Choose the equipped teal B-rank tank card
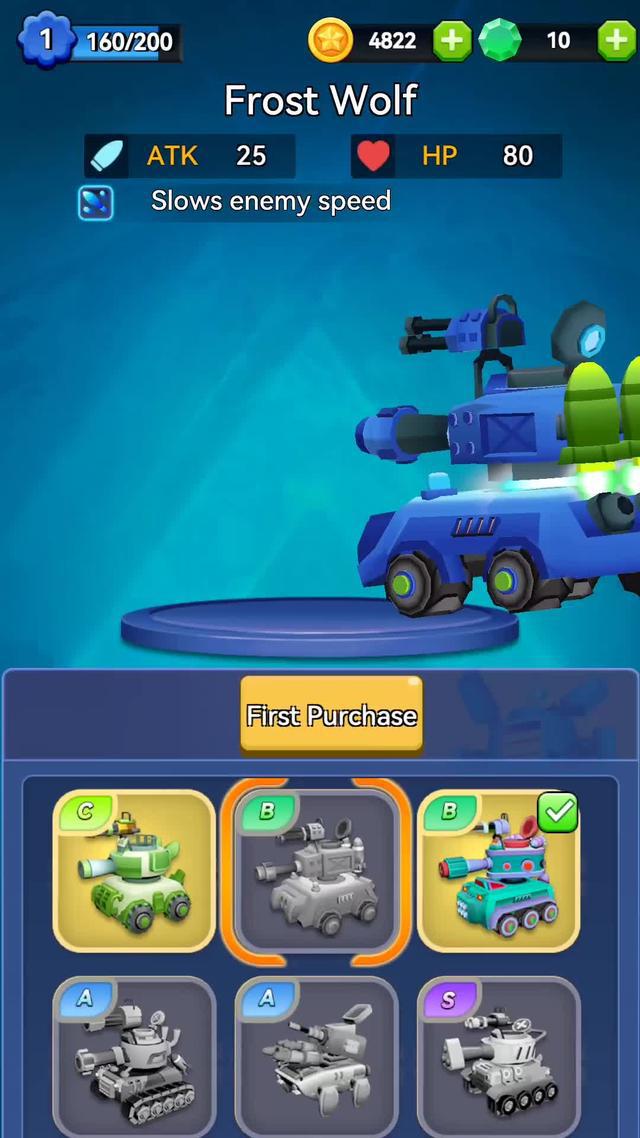This screenshot has width=640, height=1138. click(x=498, y=868)
